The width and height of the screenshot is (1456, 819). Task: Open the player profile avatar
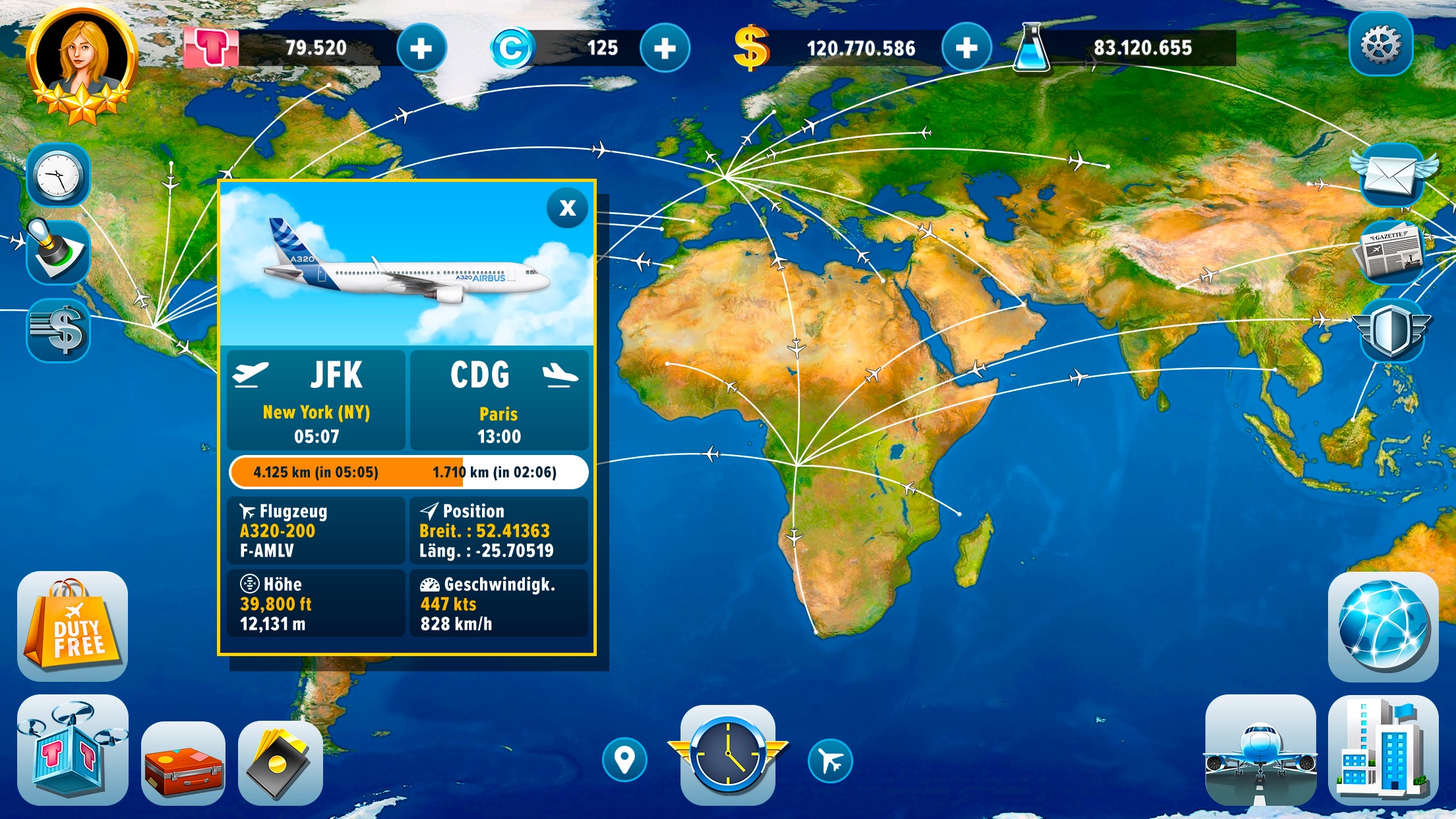click(82, 64)
